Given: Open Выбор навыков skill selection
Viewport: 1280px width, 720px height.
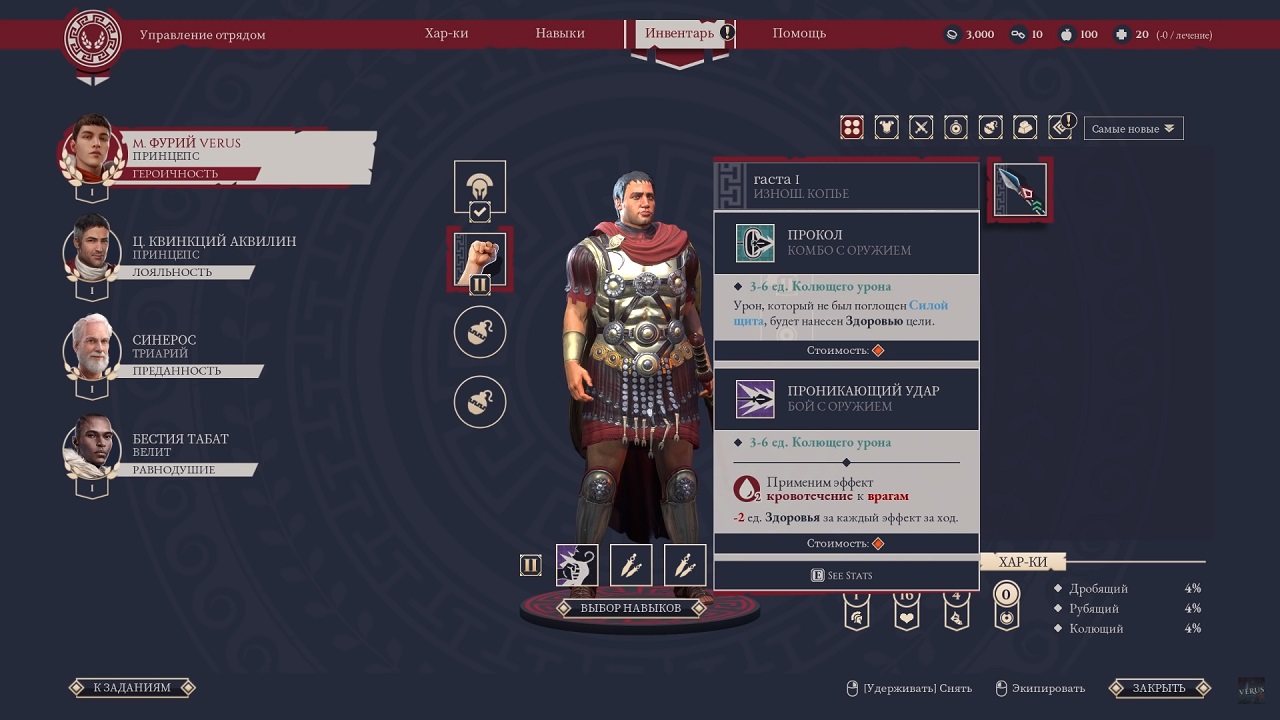Looking at the screenshot, I should click(631, 608).
